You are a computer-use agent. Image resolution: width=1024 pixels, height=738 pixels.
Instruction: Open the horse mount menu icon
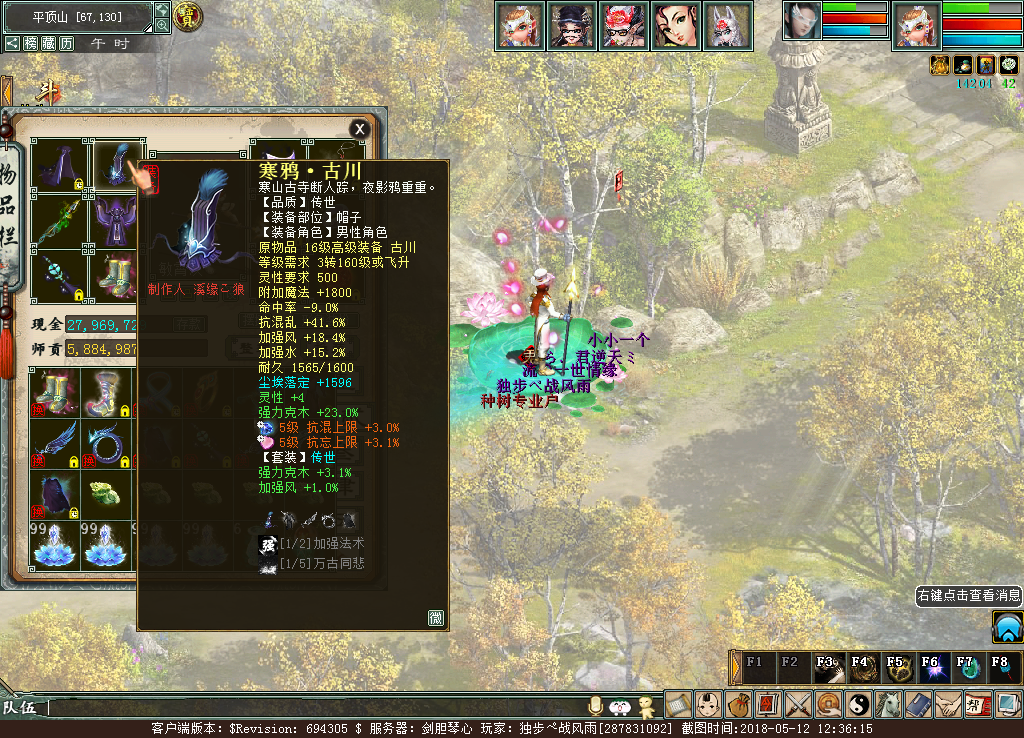click(x=889, y=704)
